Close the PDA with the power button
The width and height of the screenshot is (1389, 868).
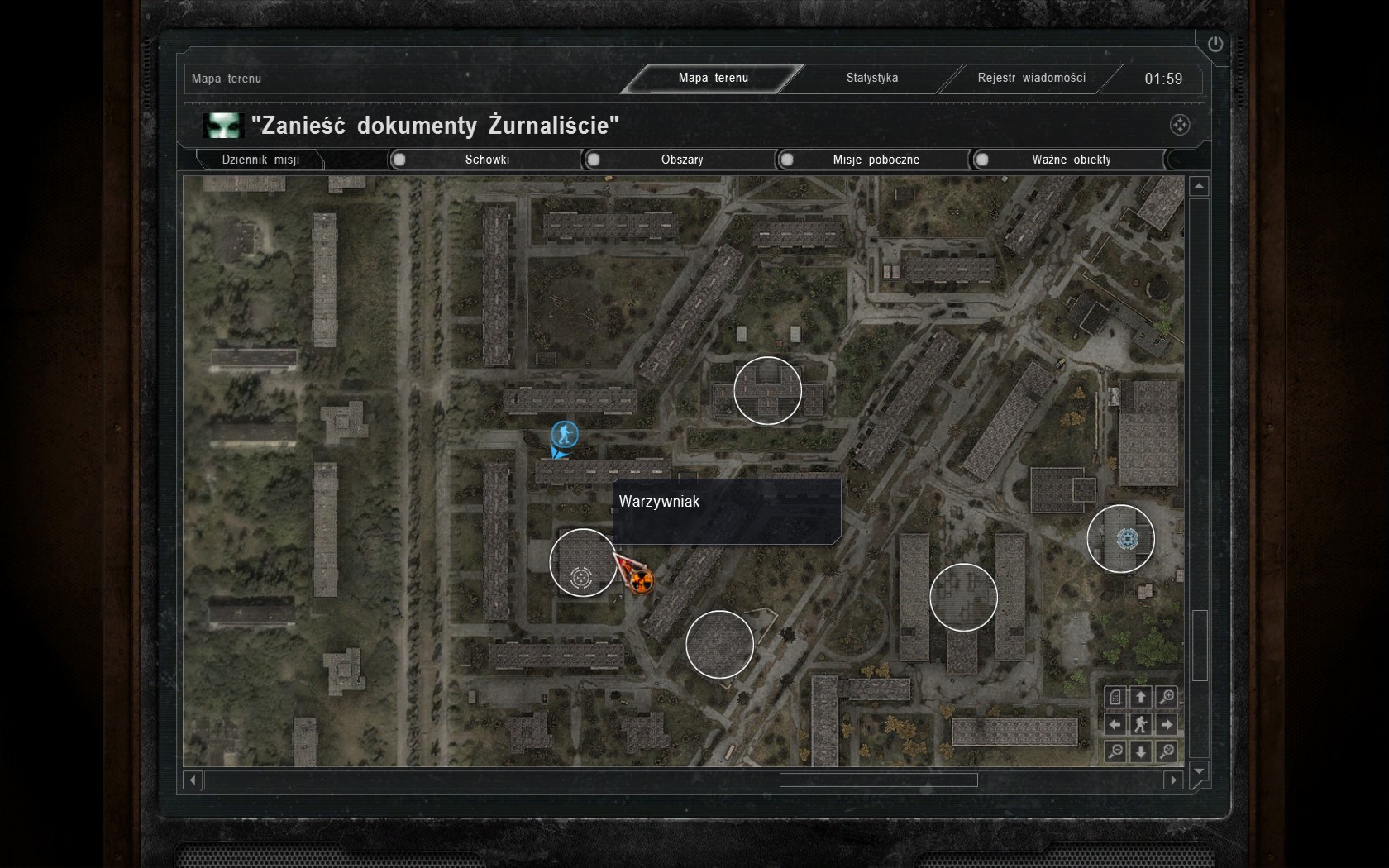tap(1215, 45)
